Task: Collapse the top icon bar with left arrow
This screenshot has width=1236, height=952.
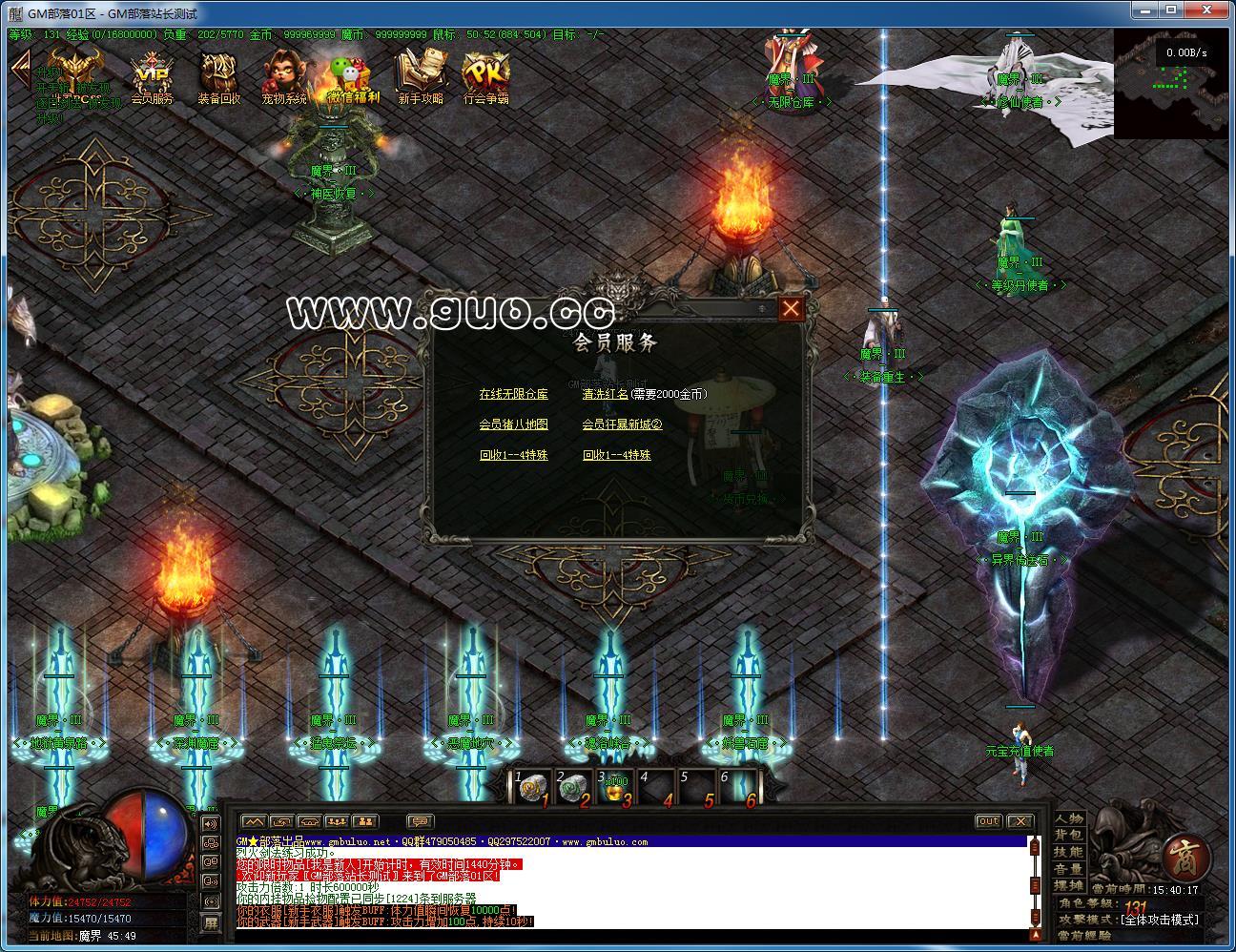Action: pyautogui.click(x=18, y=70)
